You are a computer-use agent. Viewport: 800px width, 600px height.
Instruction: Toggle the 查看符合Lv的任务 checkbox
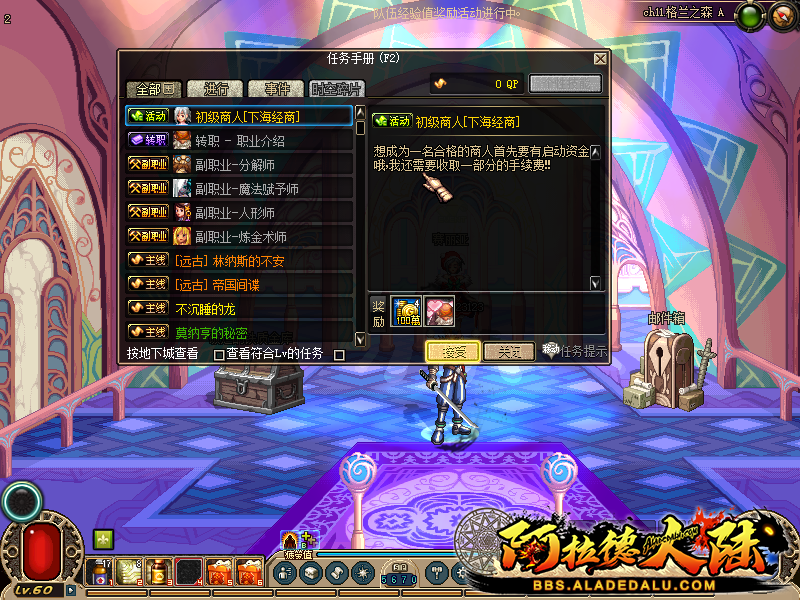pos(339,354)
